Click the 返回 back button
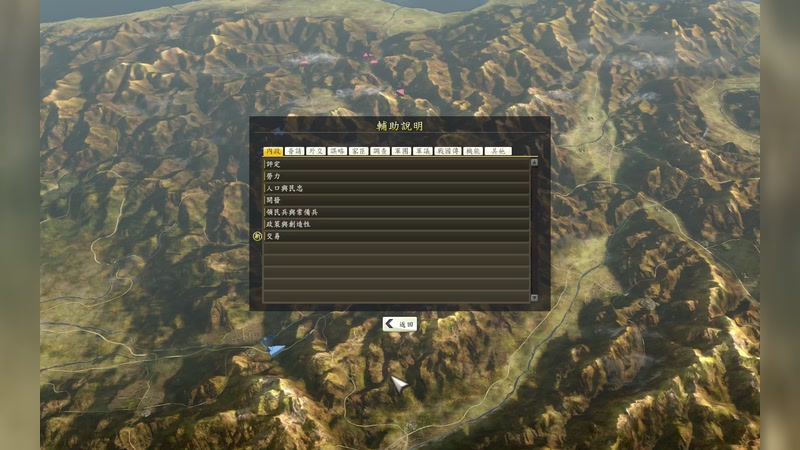 pos(400,324)
